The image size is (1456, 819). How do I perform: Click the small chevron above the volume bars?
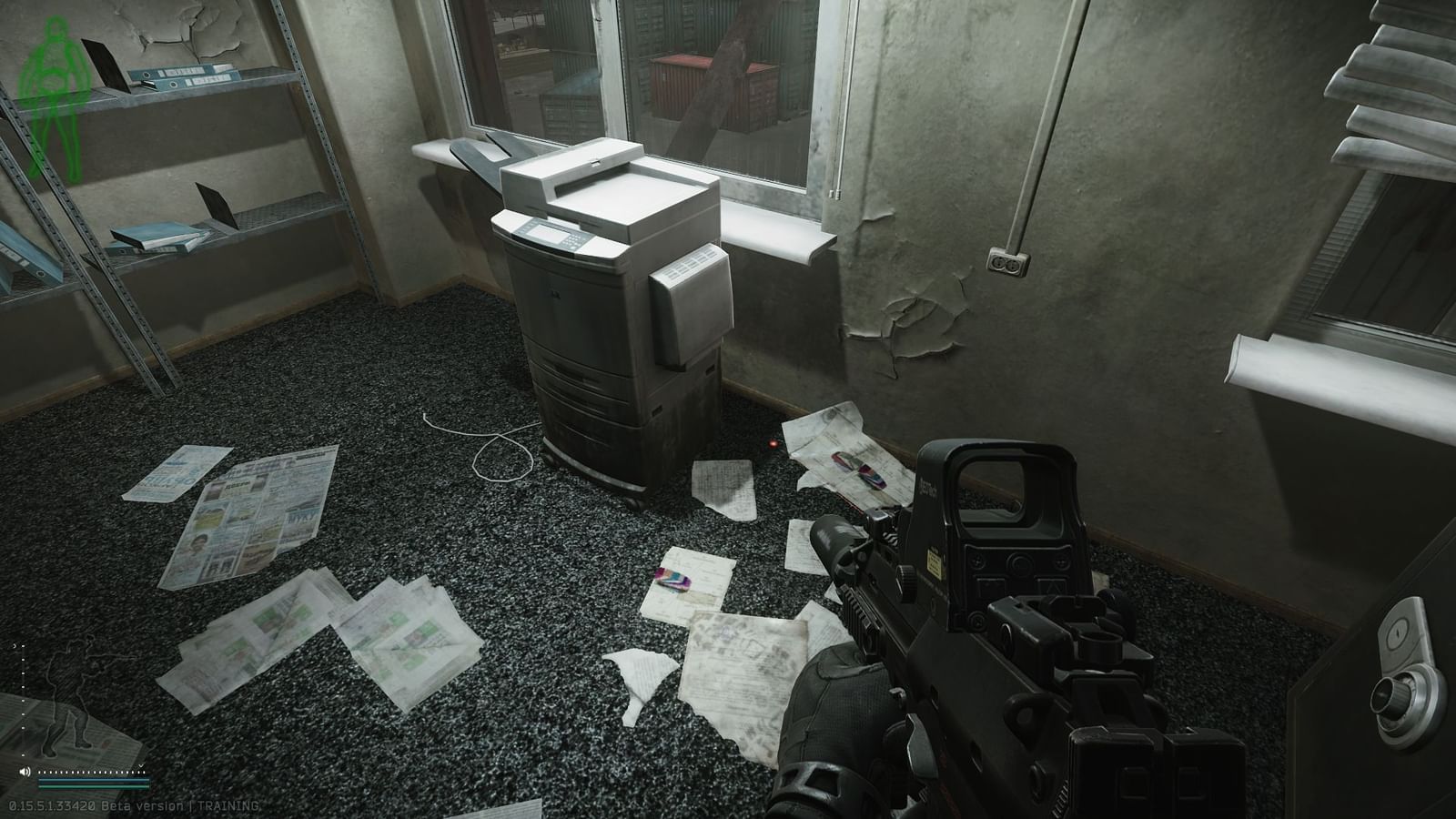click(x=141, y=765)
